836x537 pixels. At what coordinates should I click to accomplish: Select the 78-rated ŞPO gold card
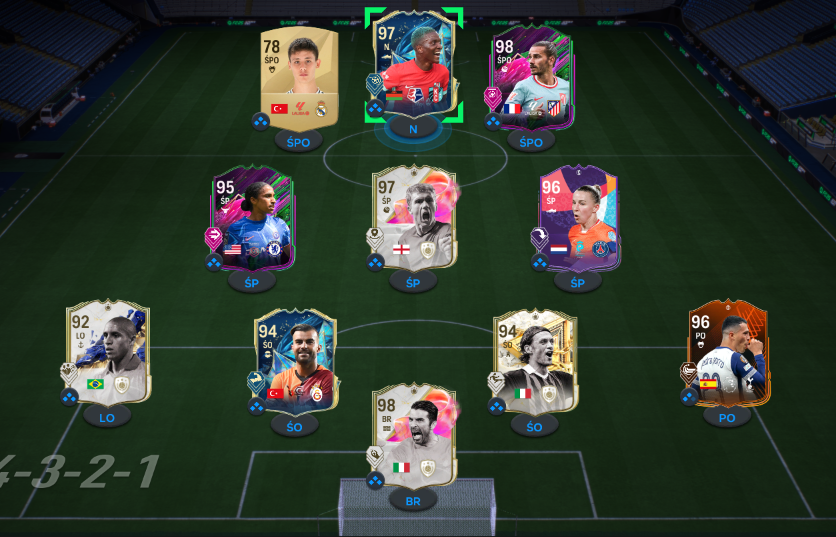point(299,77)
